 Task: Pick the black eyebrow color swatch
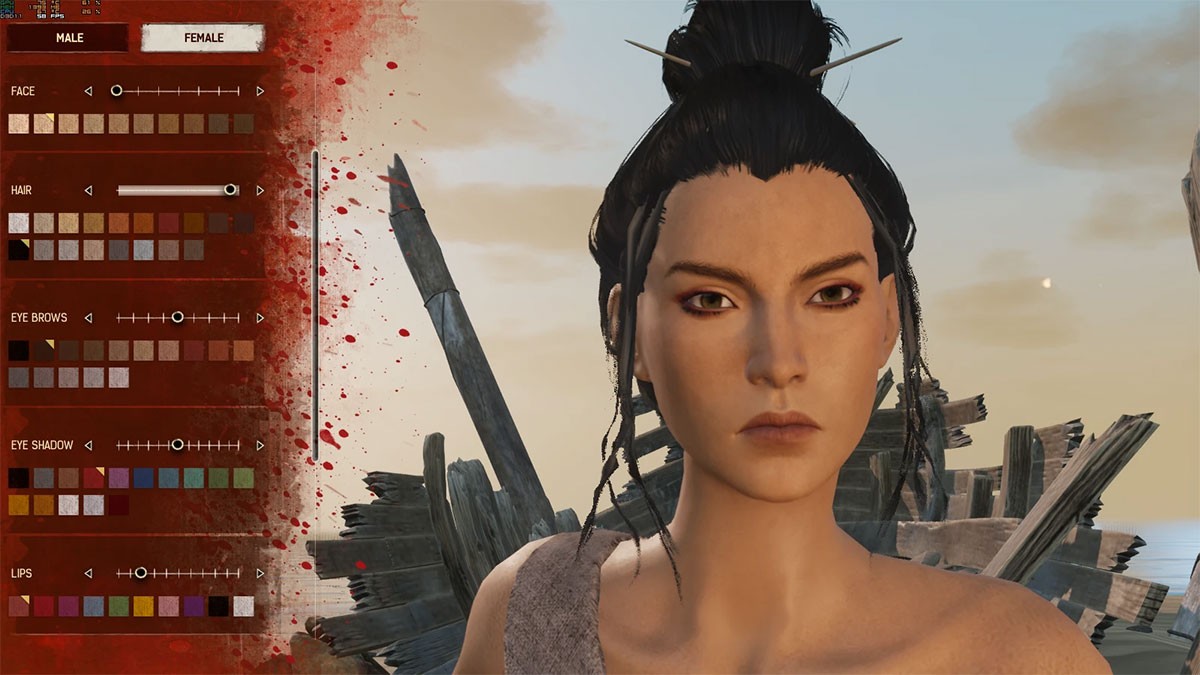[x=19, y=351]
